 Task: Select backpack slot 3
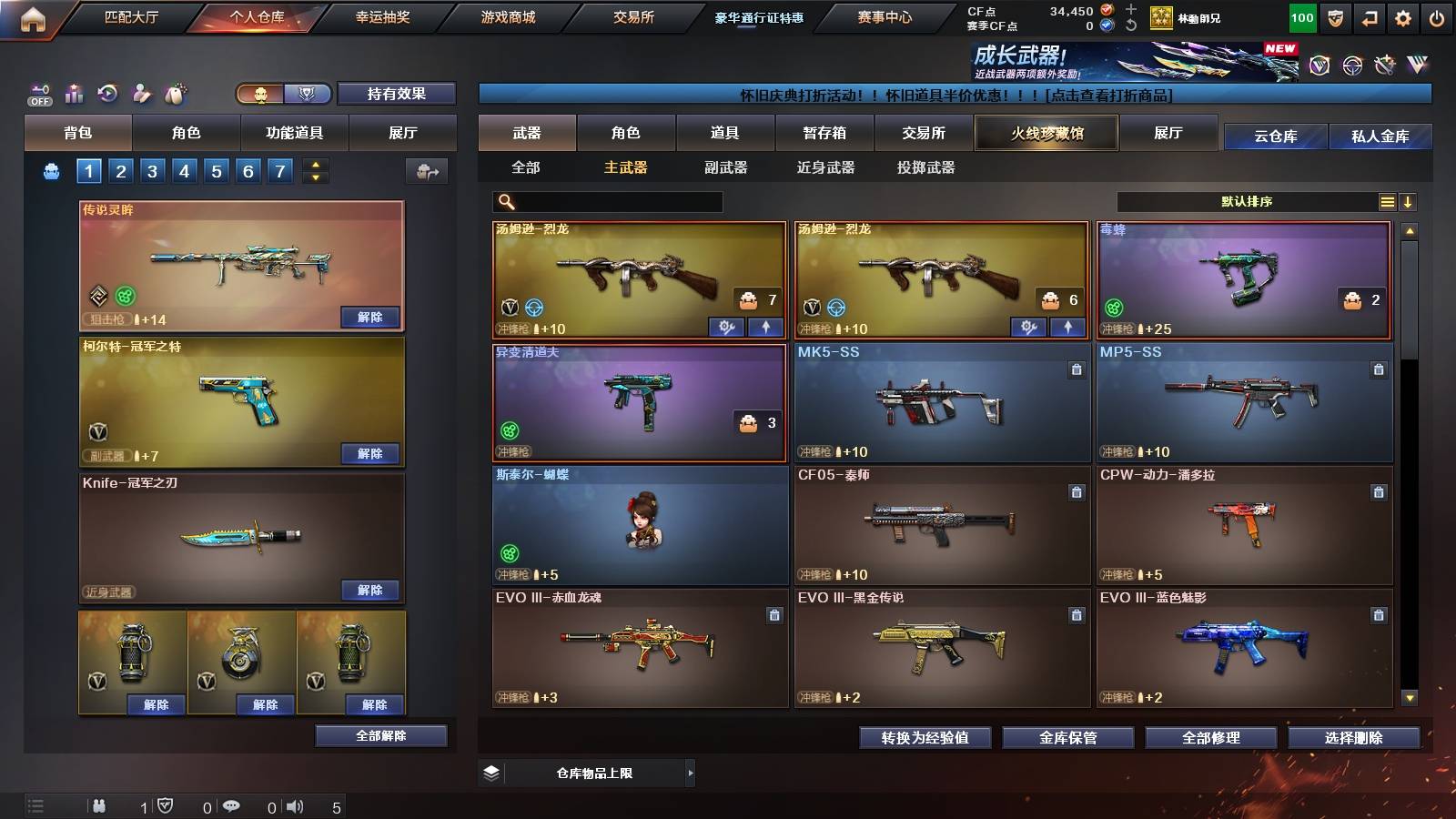pyautogui.click(x=152, y=170)
